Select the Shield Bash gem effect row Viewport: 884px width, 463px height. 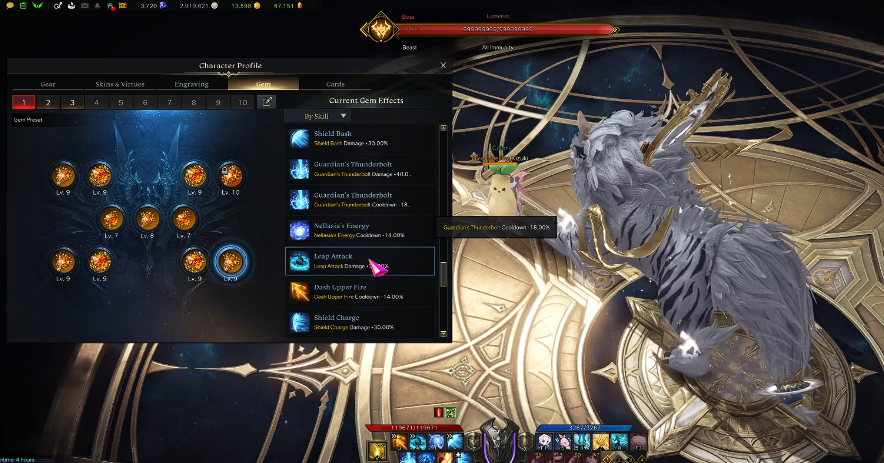point(360,139)
